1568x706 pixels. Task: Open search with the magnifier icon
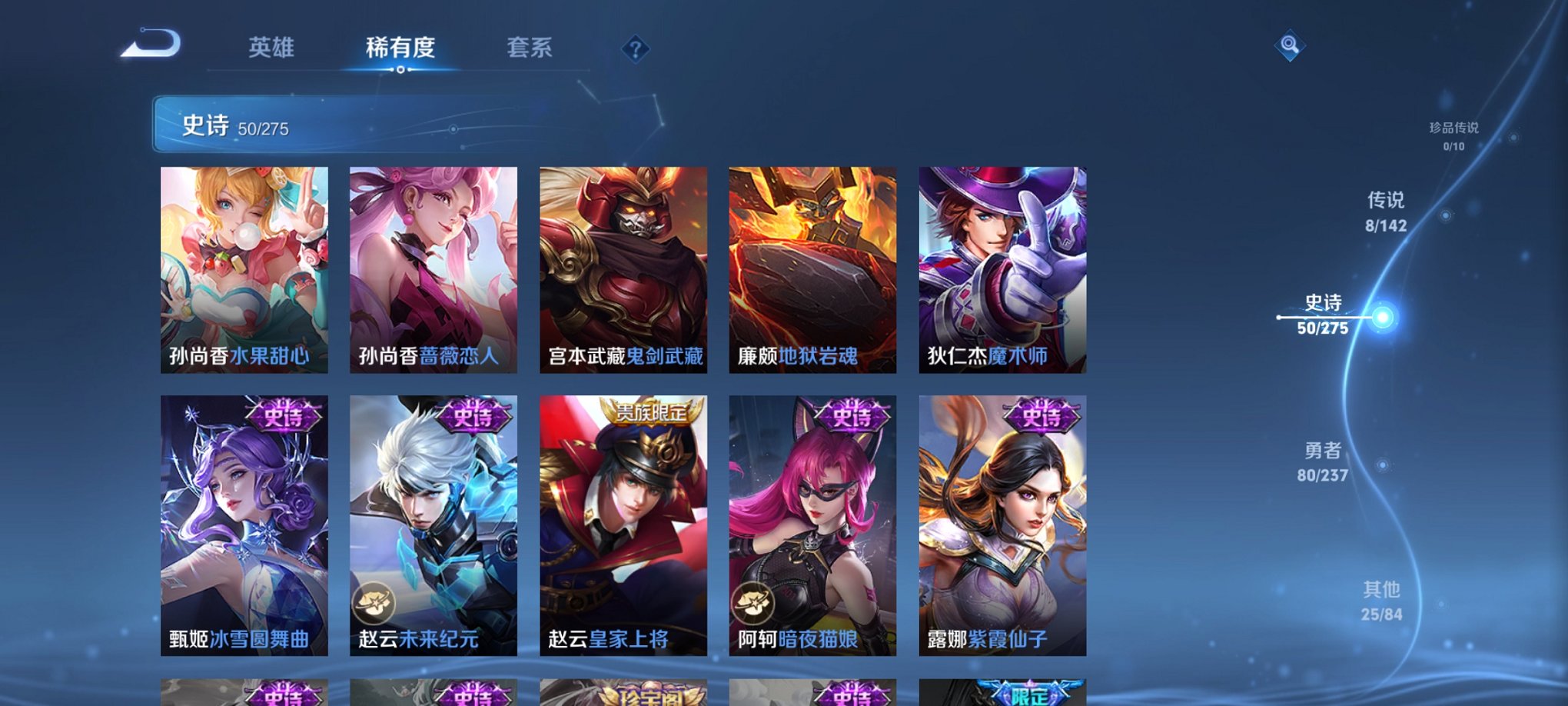(x=1291, y=46)
